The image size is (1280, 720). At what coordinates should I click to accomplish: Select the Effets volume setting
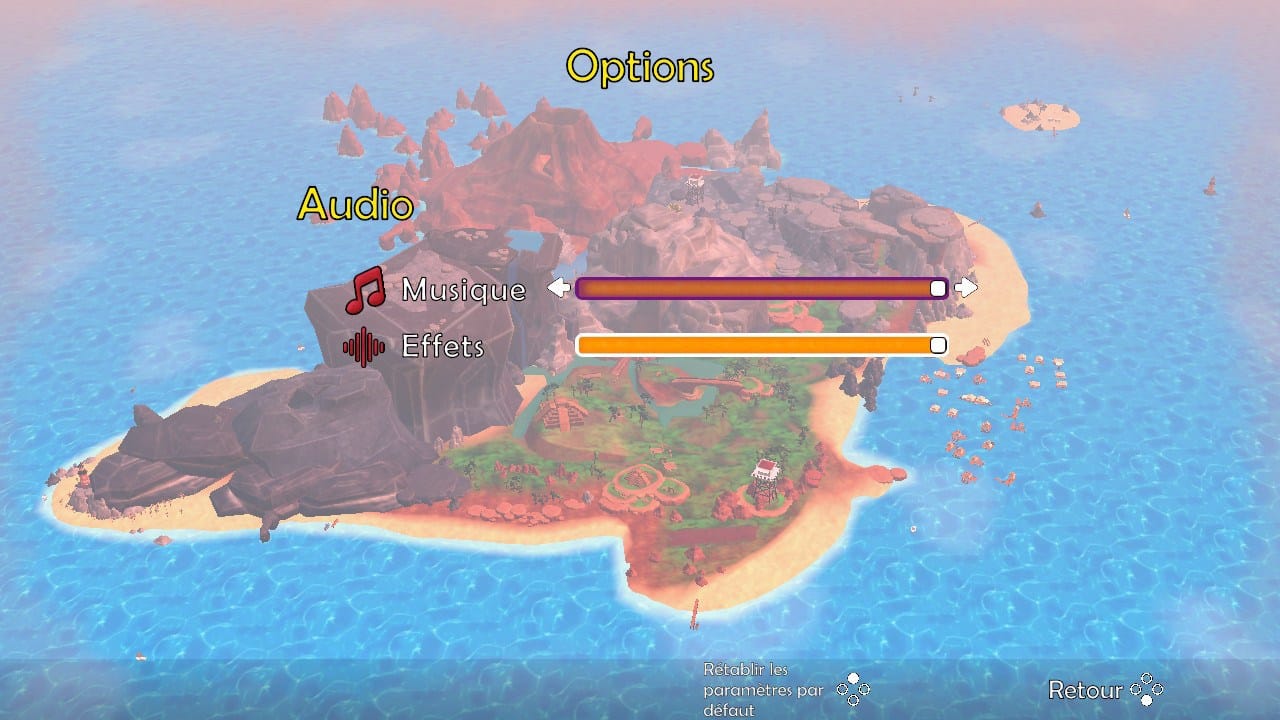[x=442, y=346]
